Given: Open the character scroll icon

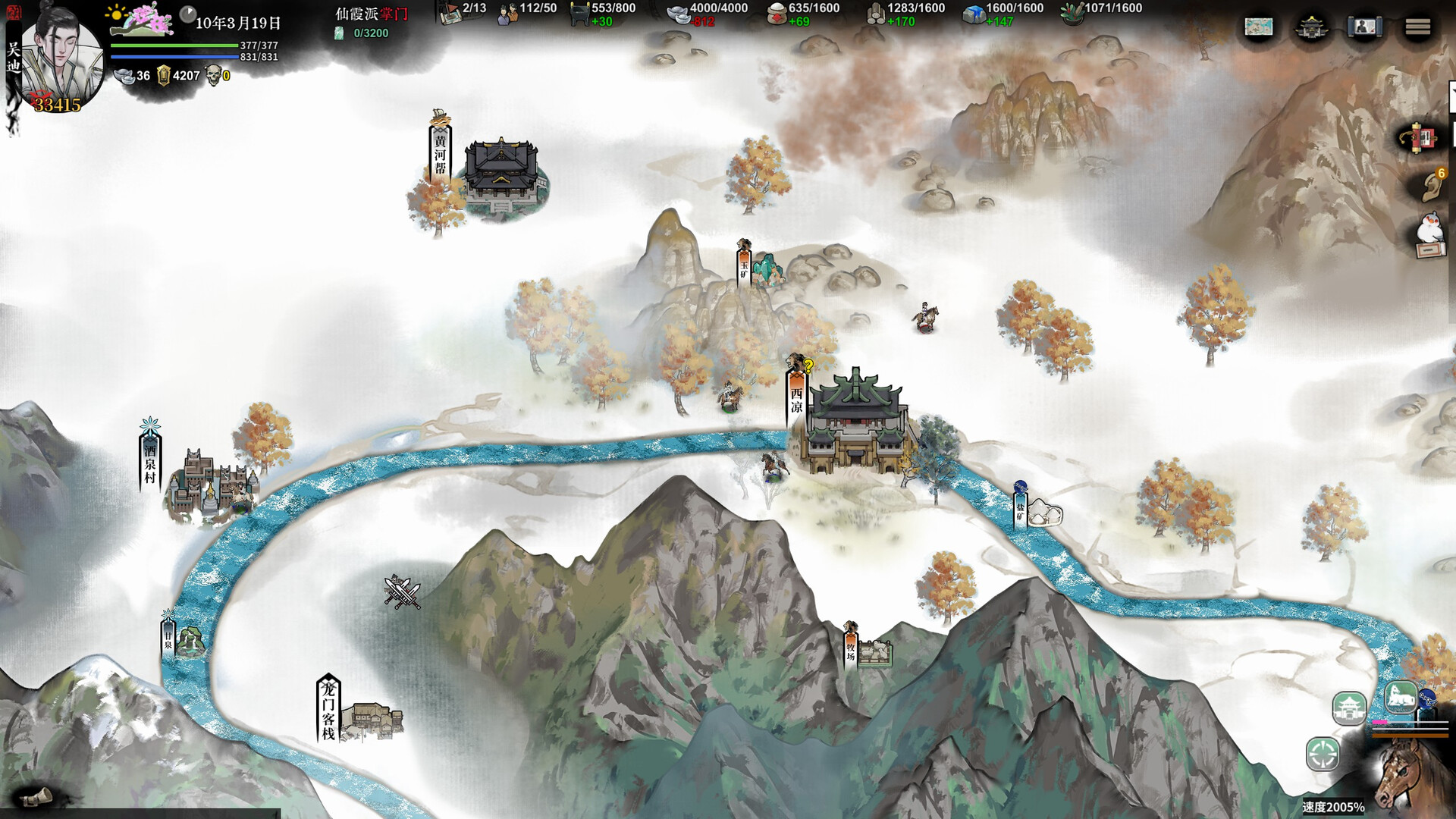Looking at the screenshot, I should coord(1364,28).
